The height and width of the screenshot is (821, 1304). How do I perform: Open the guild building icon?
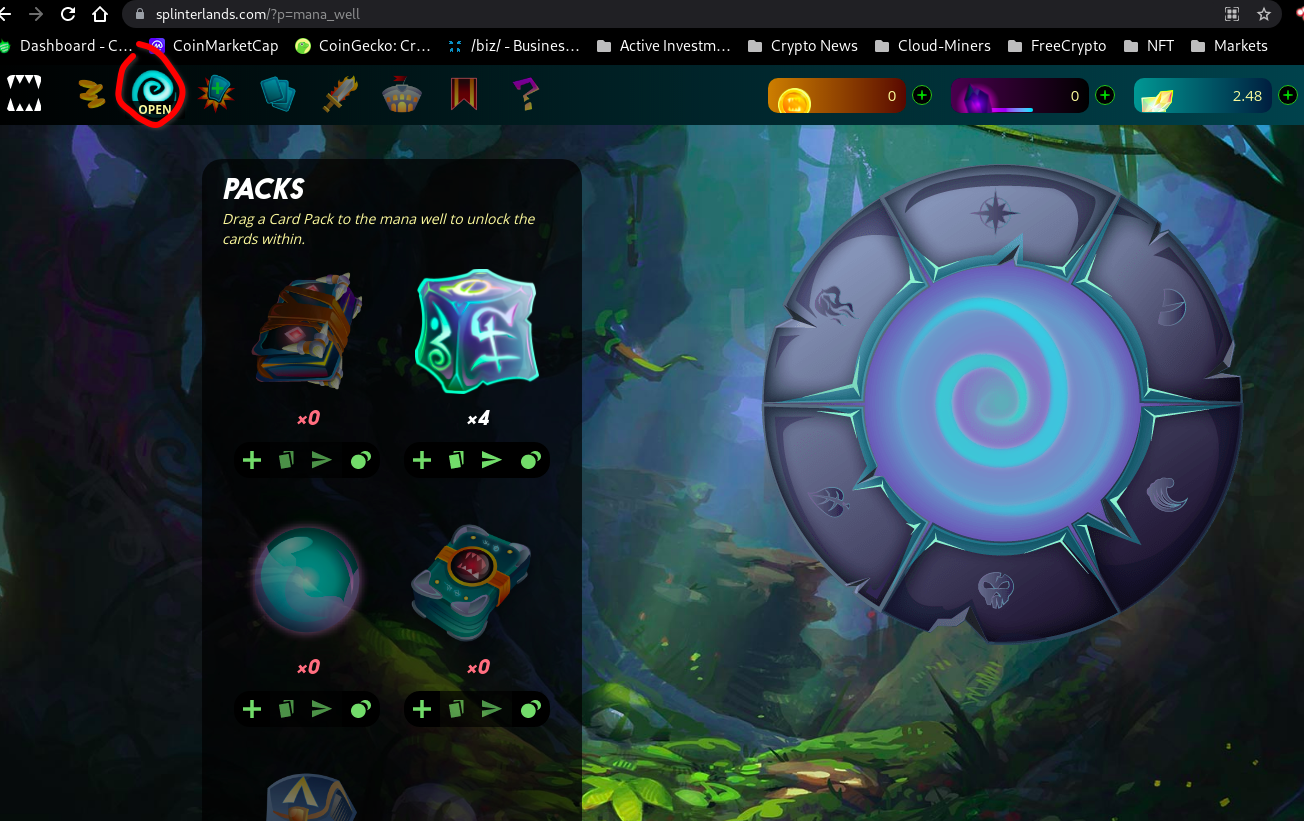(x=401, y=94)
